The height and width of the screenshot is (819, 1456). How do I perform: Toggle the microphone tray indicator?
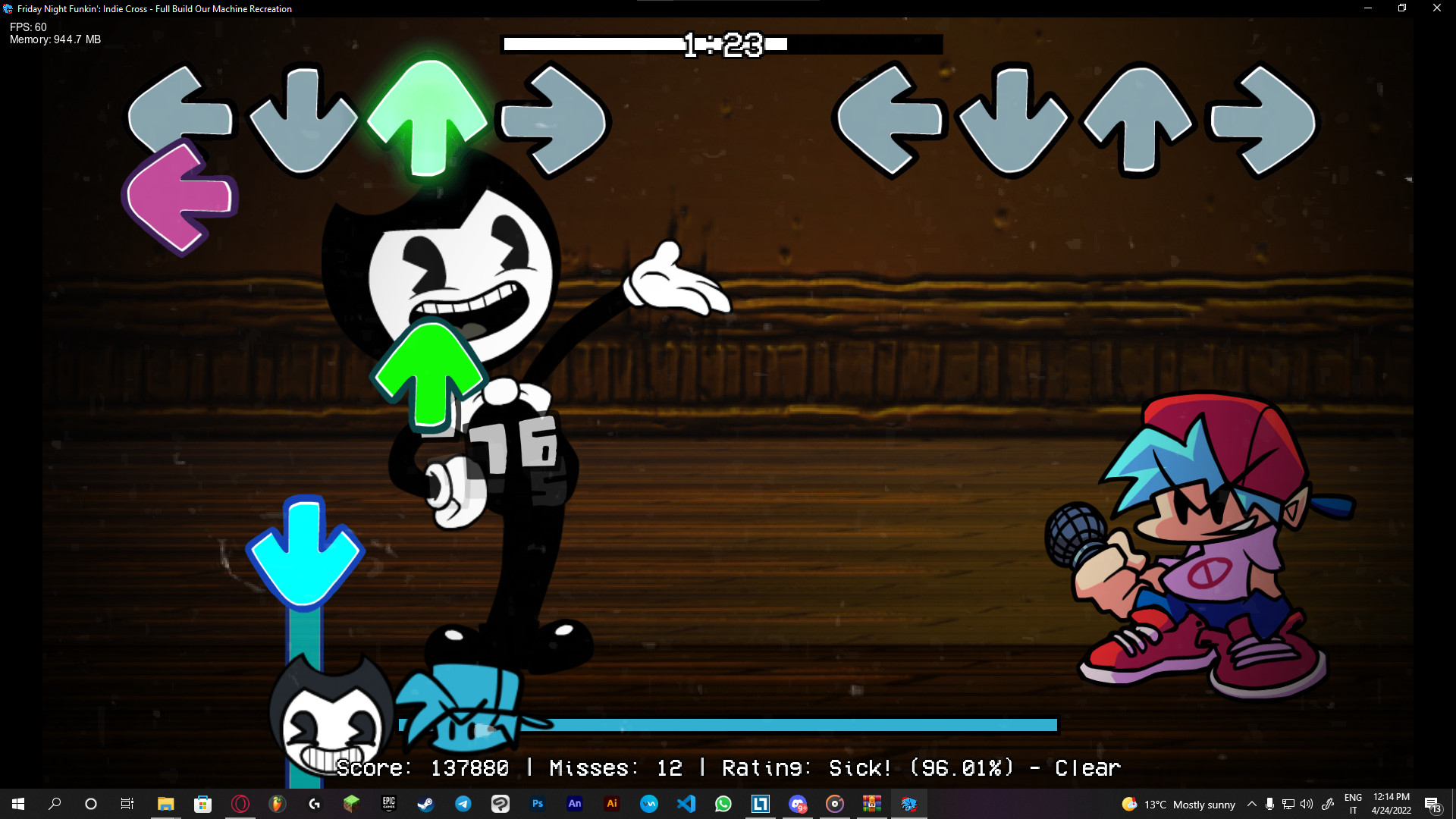(x=1270, y=804)
